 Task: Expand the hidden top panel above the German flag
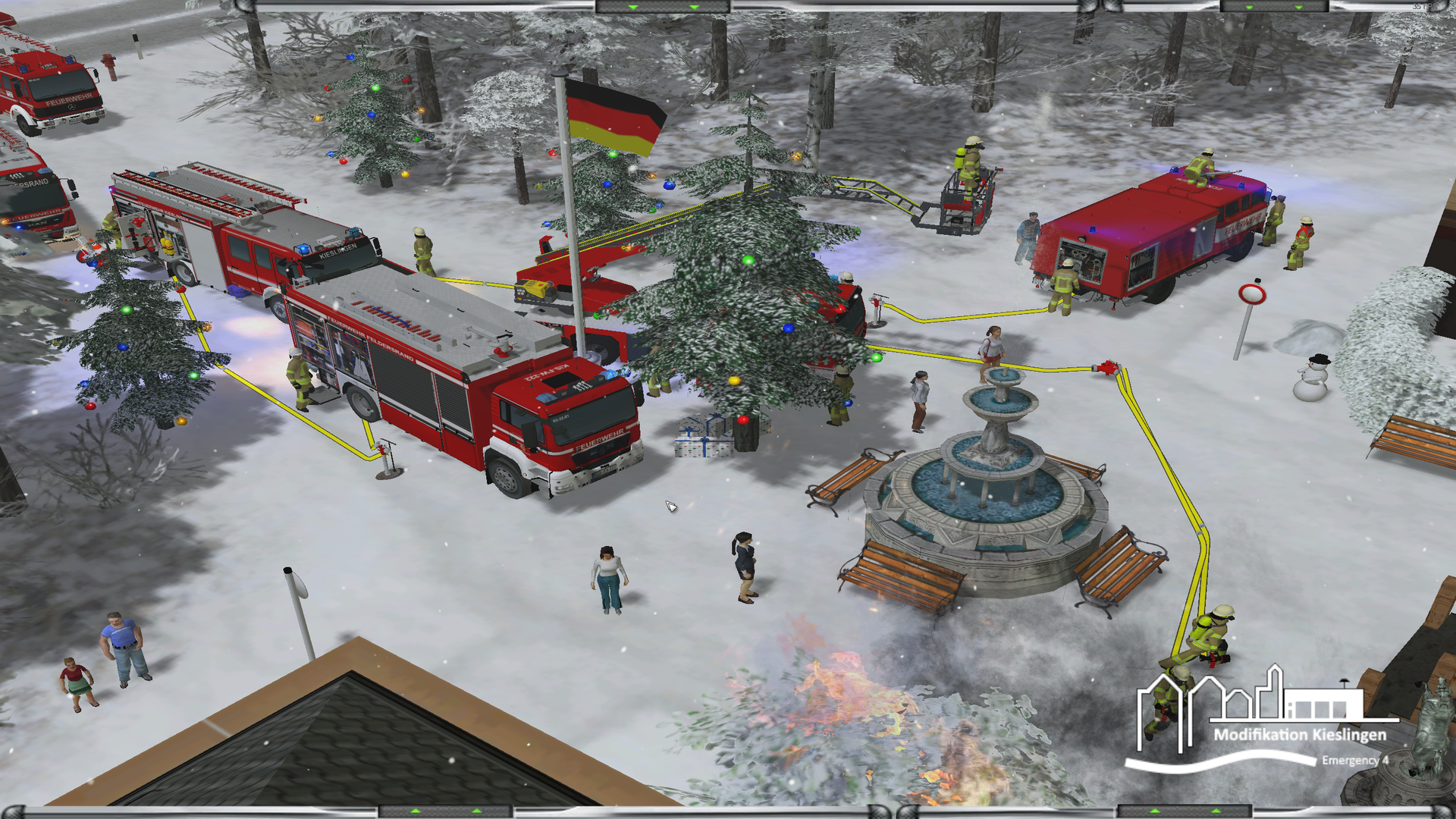(x=663, y=7)
